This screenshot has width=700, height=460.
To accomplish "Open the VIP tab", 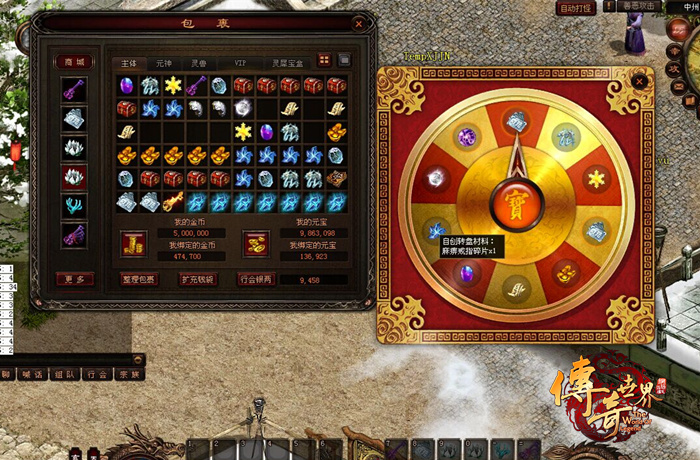I will (240, 63).
